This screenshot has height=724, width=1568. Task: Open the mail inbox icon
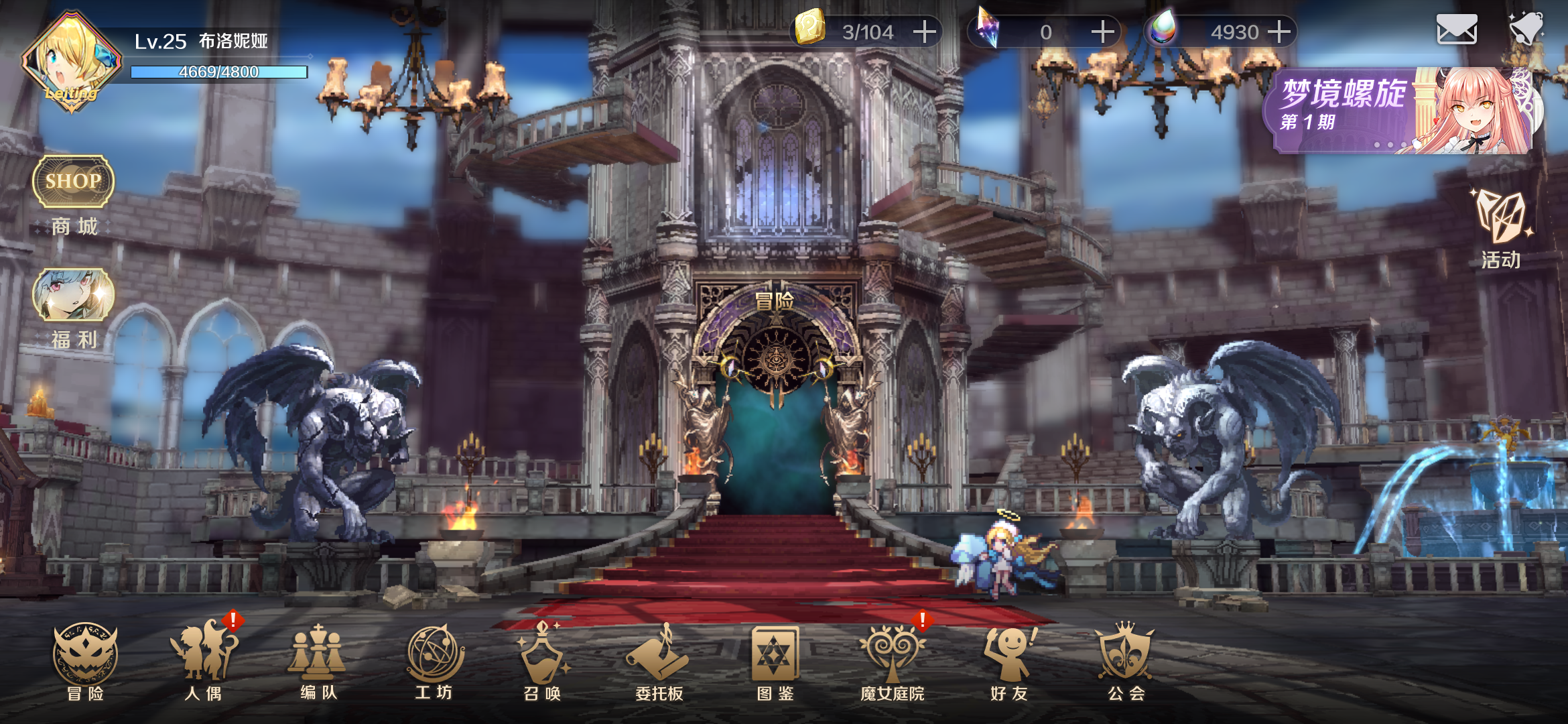[x=1457, y=28]
